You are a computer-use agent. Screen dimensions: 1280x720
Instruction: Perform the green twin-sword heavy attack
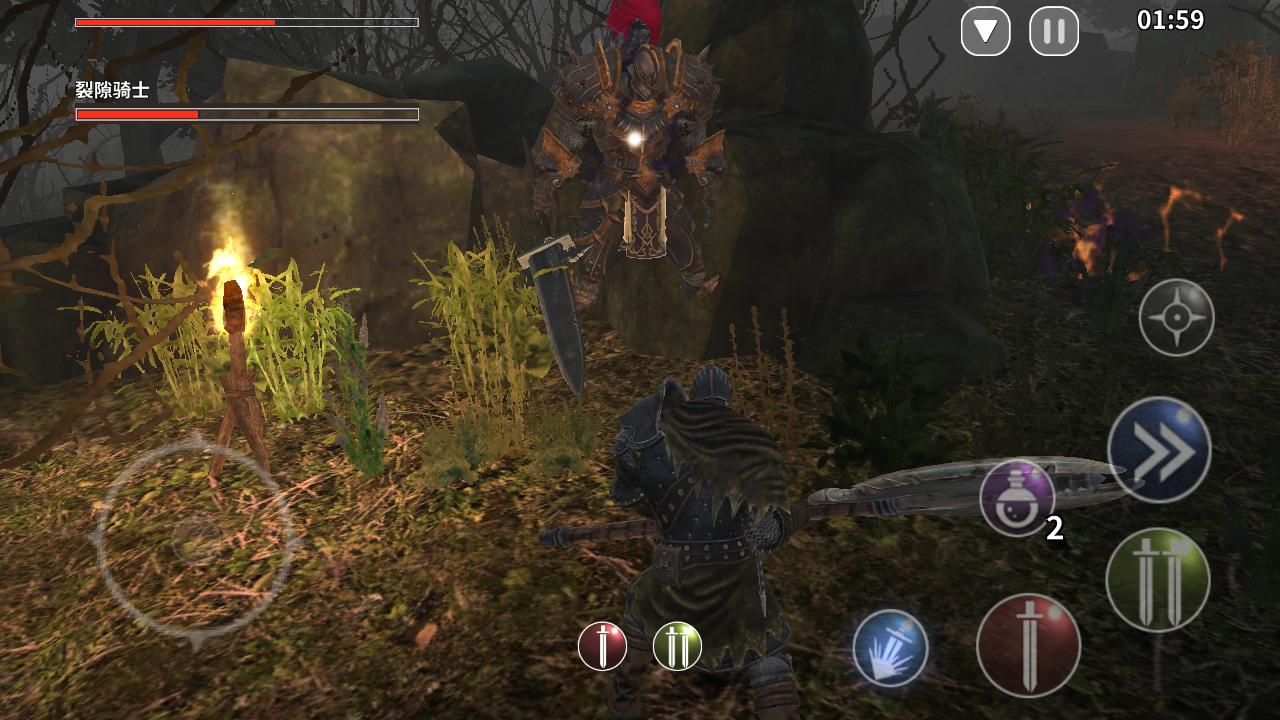pyautogui.click(x=1157, y=580)
